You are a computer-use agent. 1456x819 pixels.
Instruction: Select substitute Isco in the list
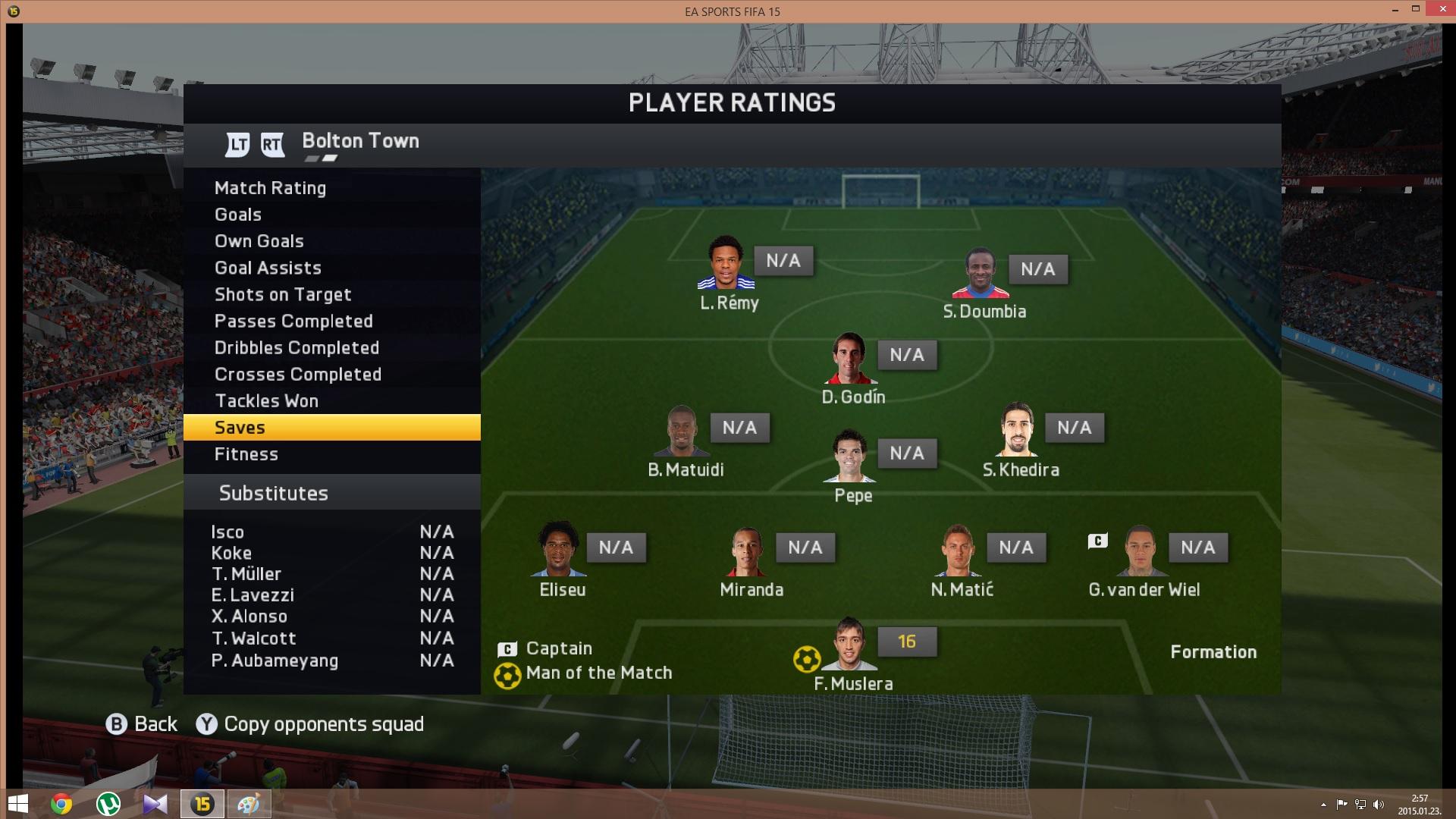pos(227,532)
